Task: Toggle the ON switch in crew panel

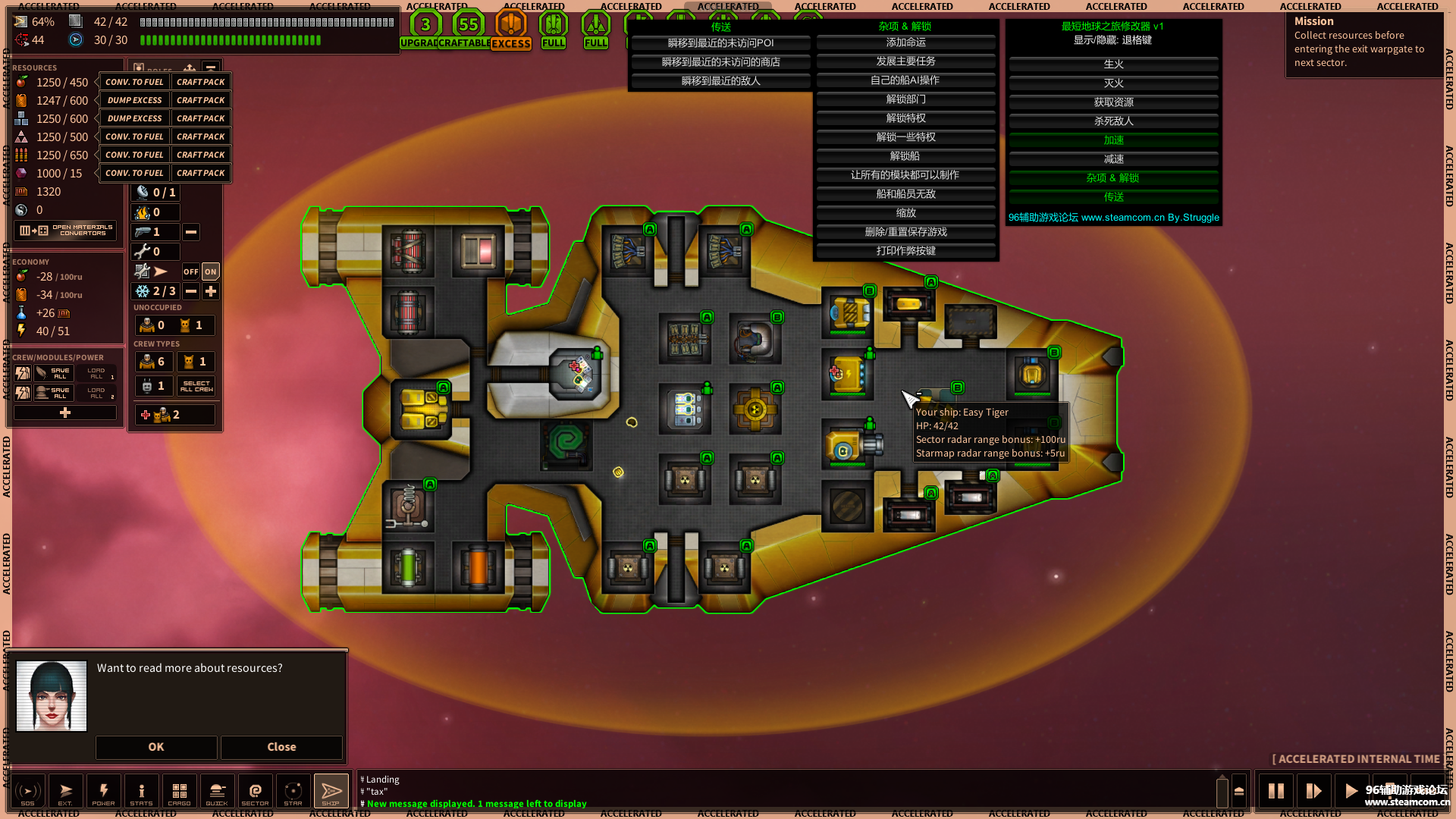Action: point(211,271)
